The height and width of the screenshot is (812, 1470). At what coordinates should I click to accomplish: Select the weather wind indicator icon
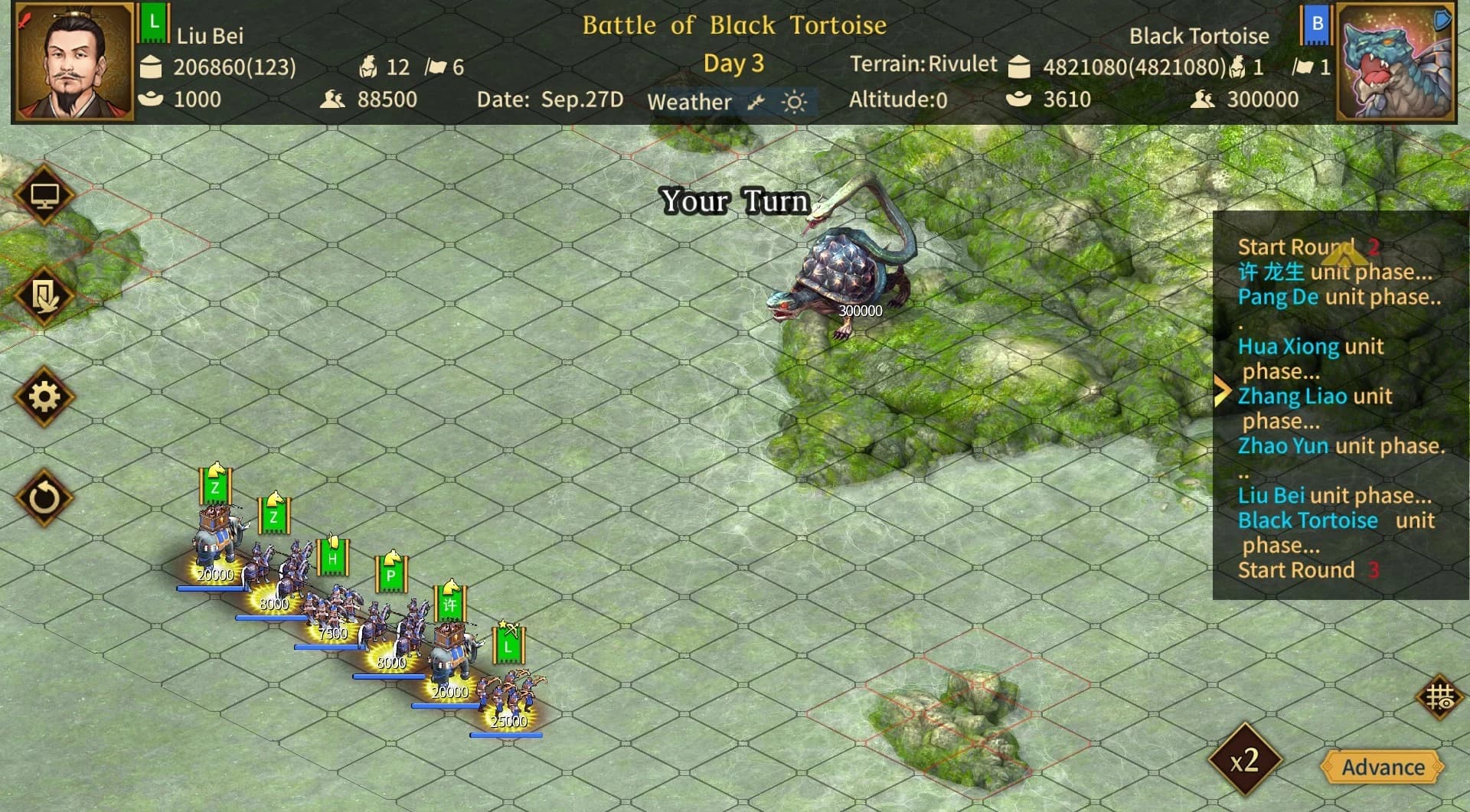tap(756, 100)
